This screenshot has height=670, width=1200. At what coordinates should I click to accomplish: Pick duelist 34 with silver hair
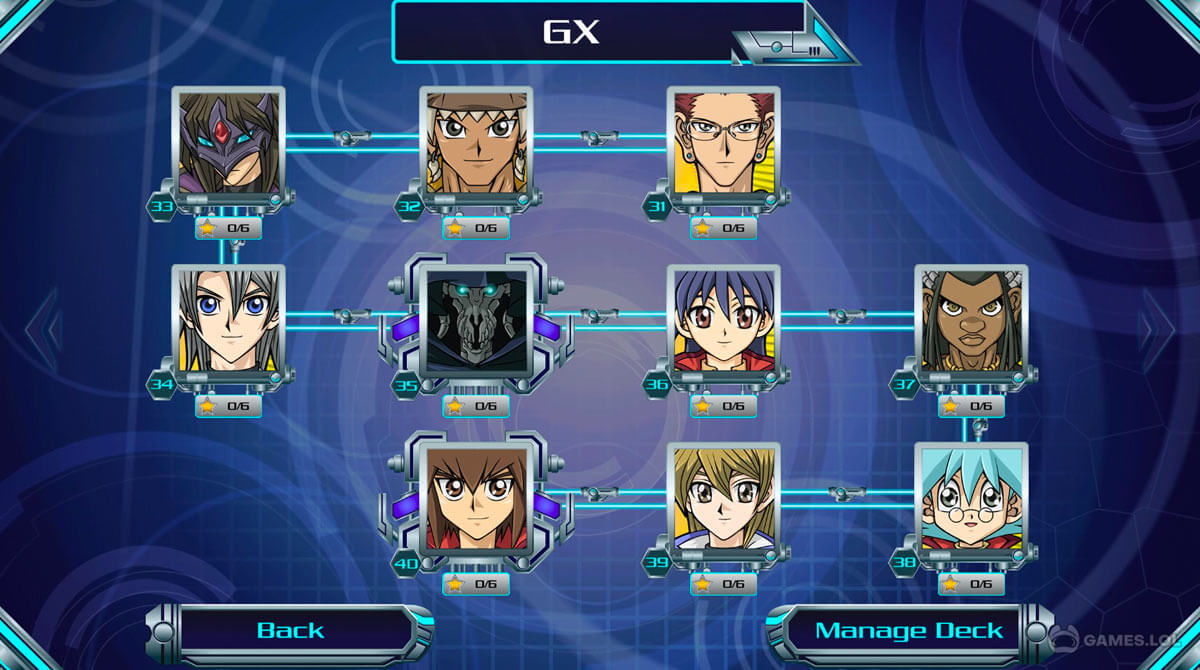coord(228,321)
